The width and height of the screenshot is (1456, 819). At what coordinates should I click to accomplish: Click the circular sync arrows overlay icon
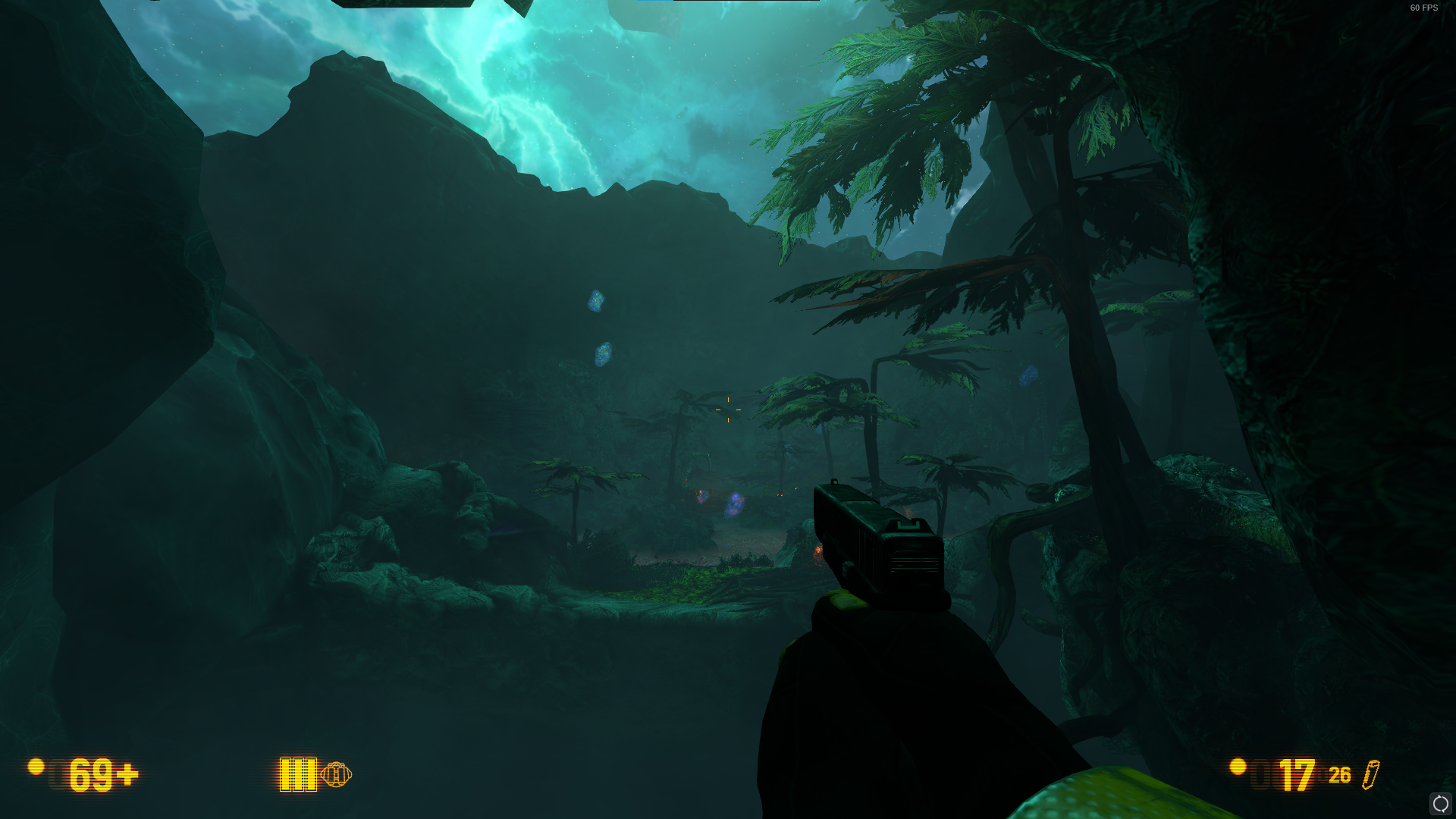[1440, 803]
